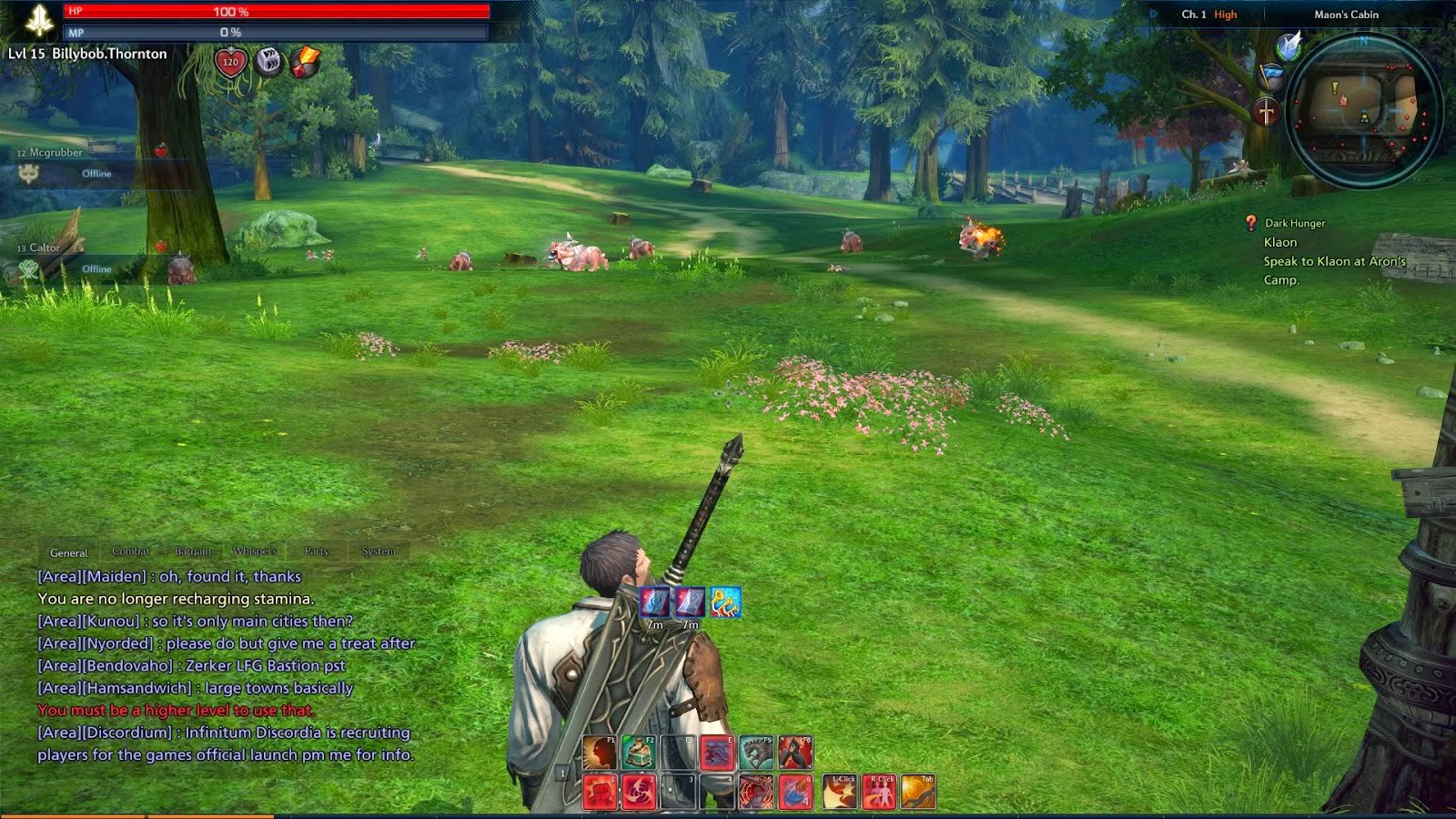Switch to the Bargain chat tab
Viewport: 1456px width, 819px height.
pyautogui.click(x=192, y=551)
